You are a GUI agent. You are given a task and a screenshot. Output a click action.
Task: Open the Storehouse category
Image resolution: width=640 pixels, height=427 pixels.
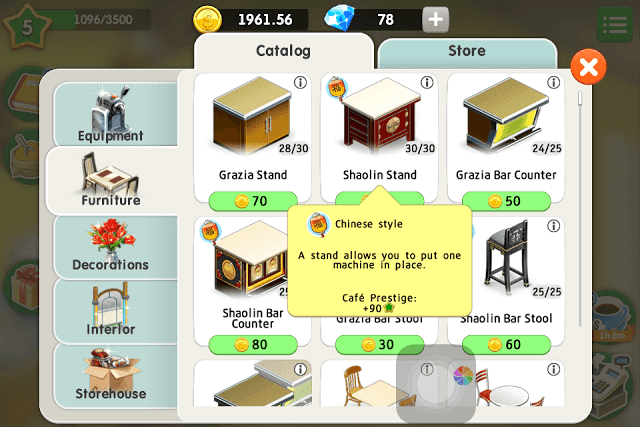coord(111,374)
